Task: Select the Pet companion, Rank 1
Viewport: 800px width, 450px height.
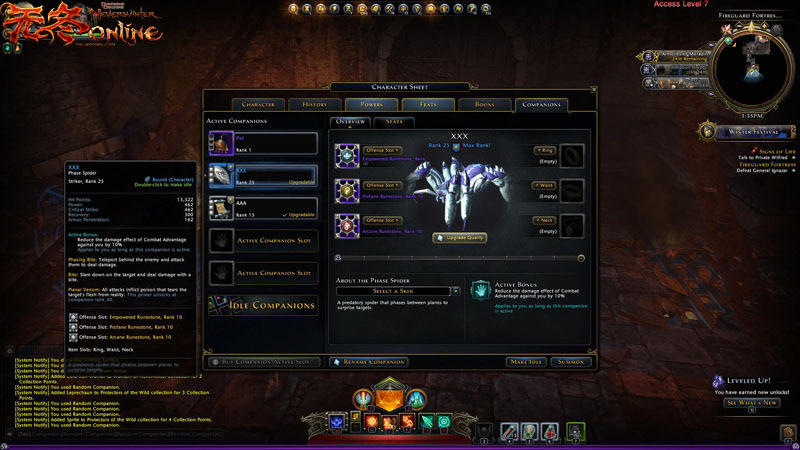Action: coord(262,143)
